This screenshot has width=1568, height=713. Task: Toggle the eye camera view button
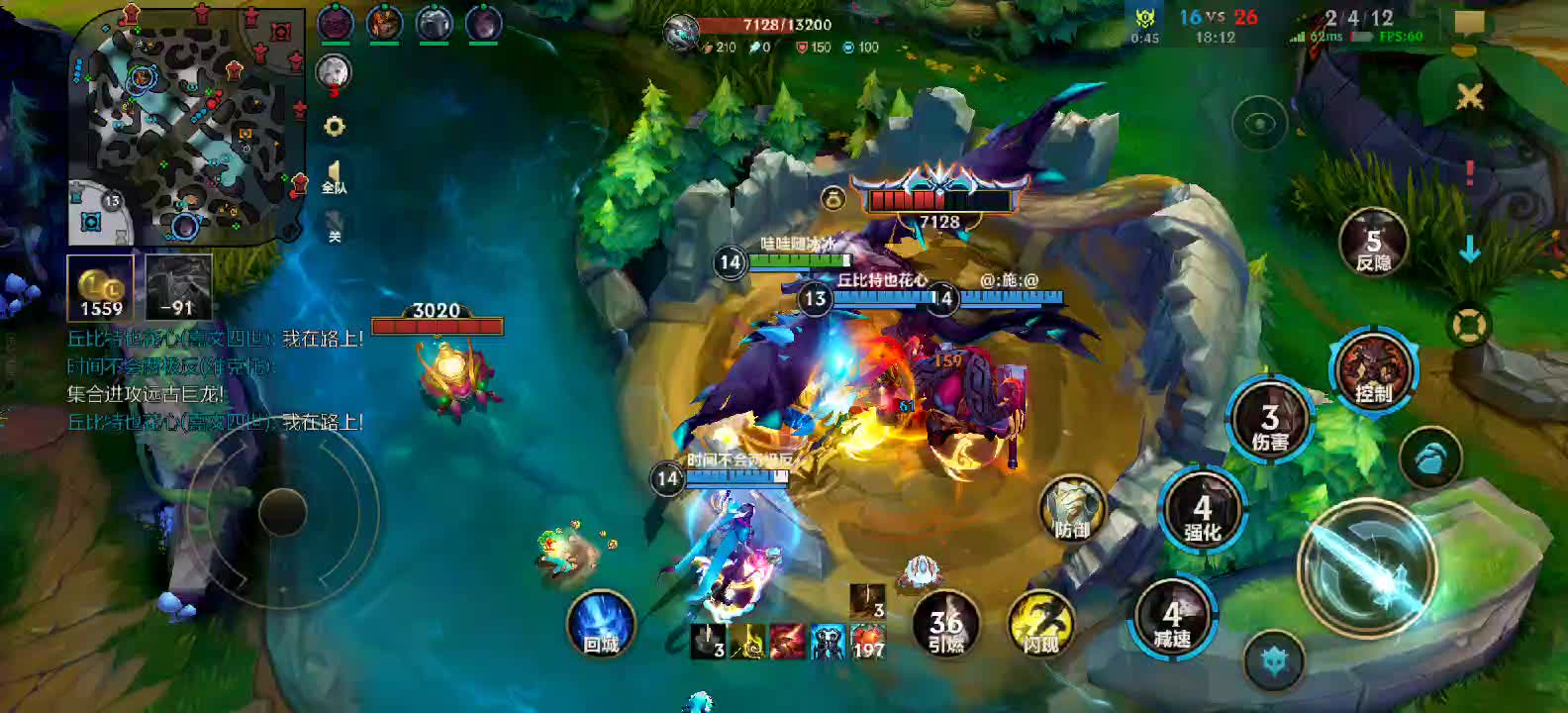1259,124
